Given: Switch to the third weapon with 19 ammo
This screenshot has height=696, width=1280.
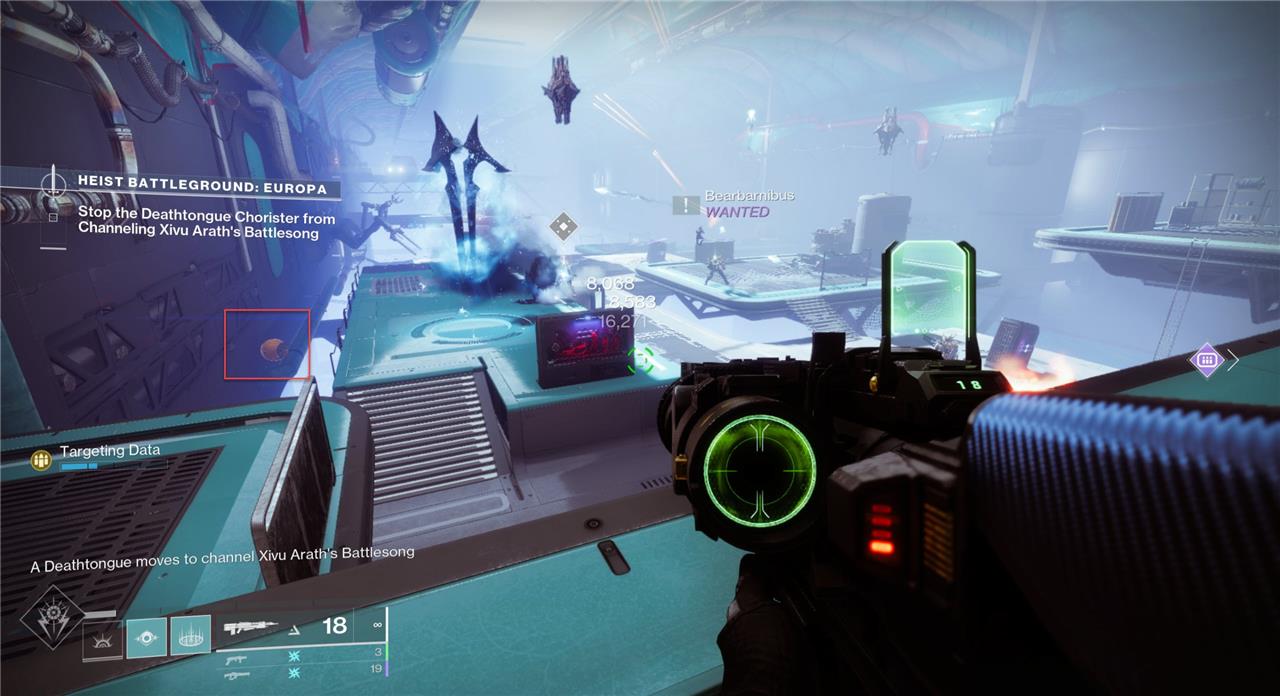Looking at the screenshot, I should [x=236, y=675].
